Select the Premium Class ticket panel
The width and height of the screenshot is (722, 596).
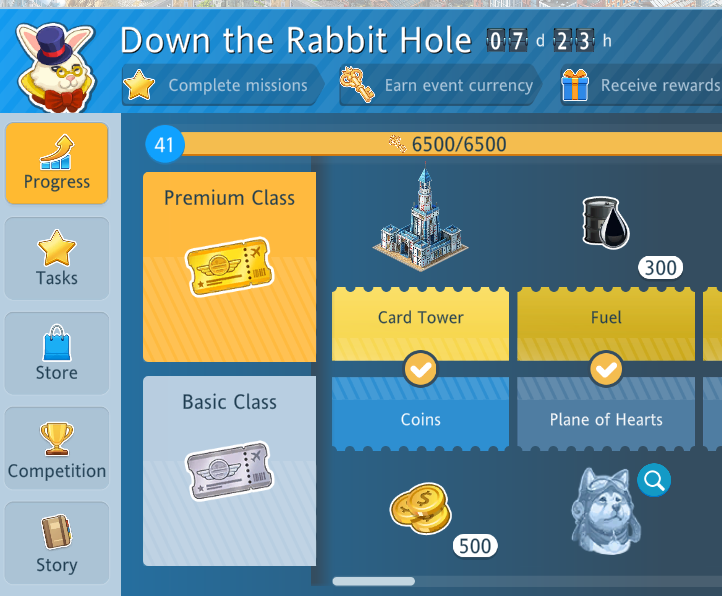pos(229,267)
